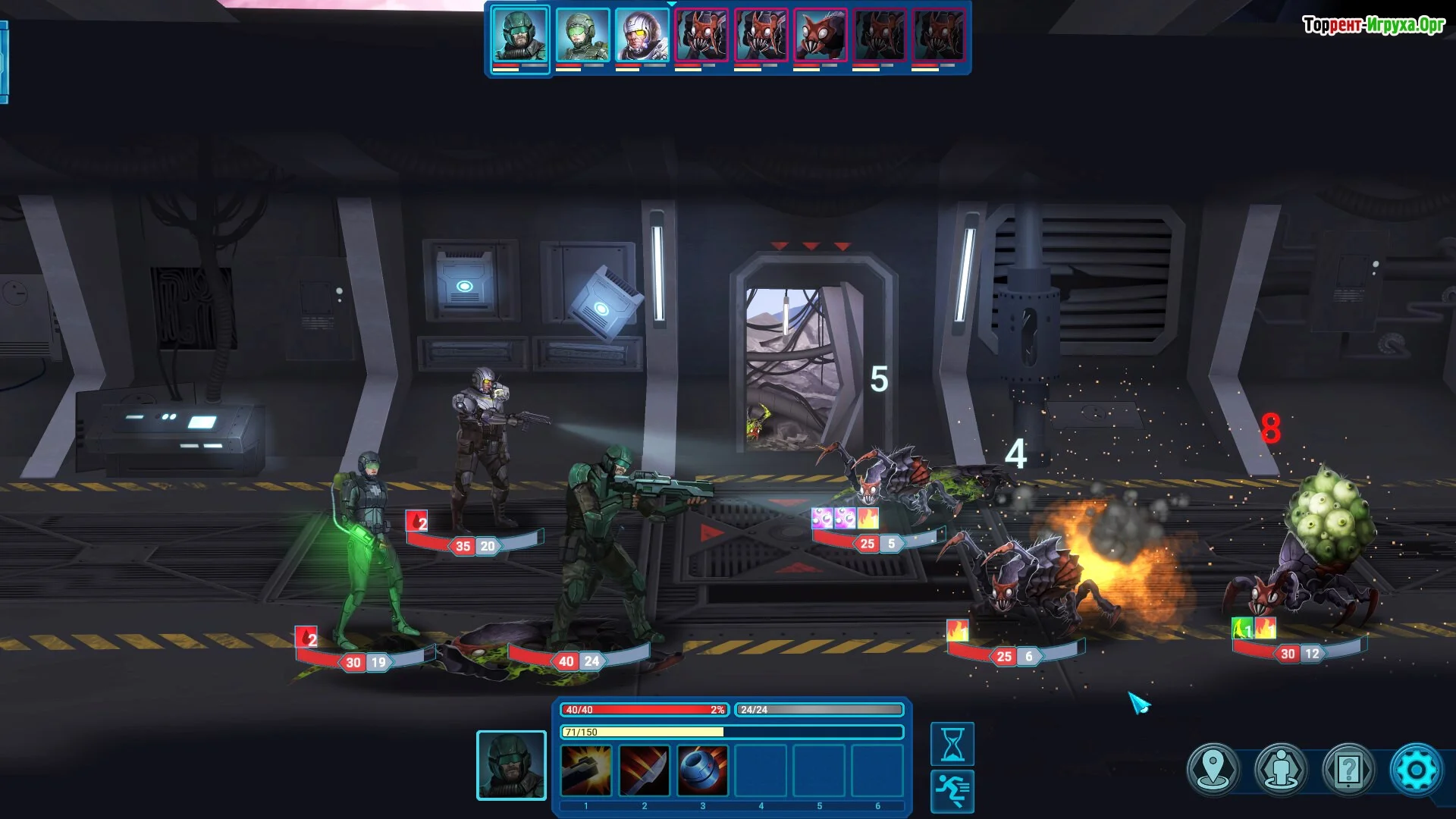Open the settings gear menu

(x=1416, y=770)
